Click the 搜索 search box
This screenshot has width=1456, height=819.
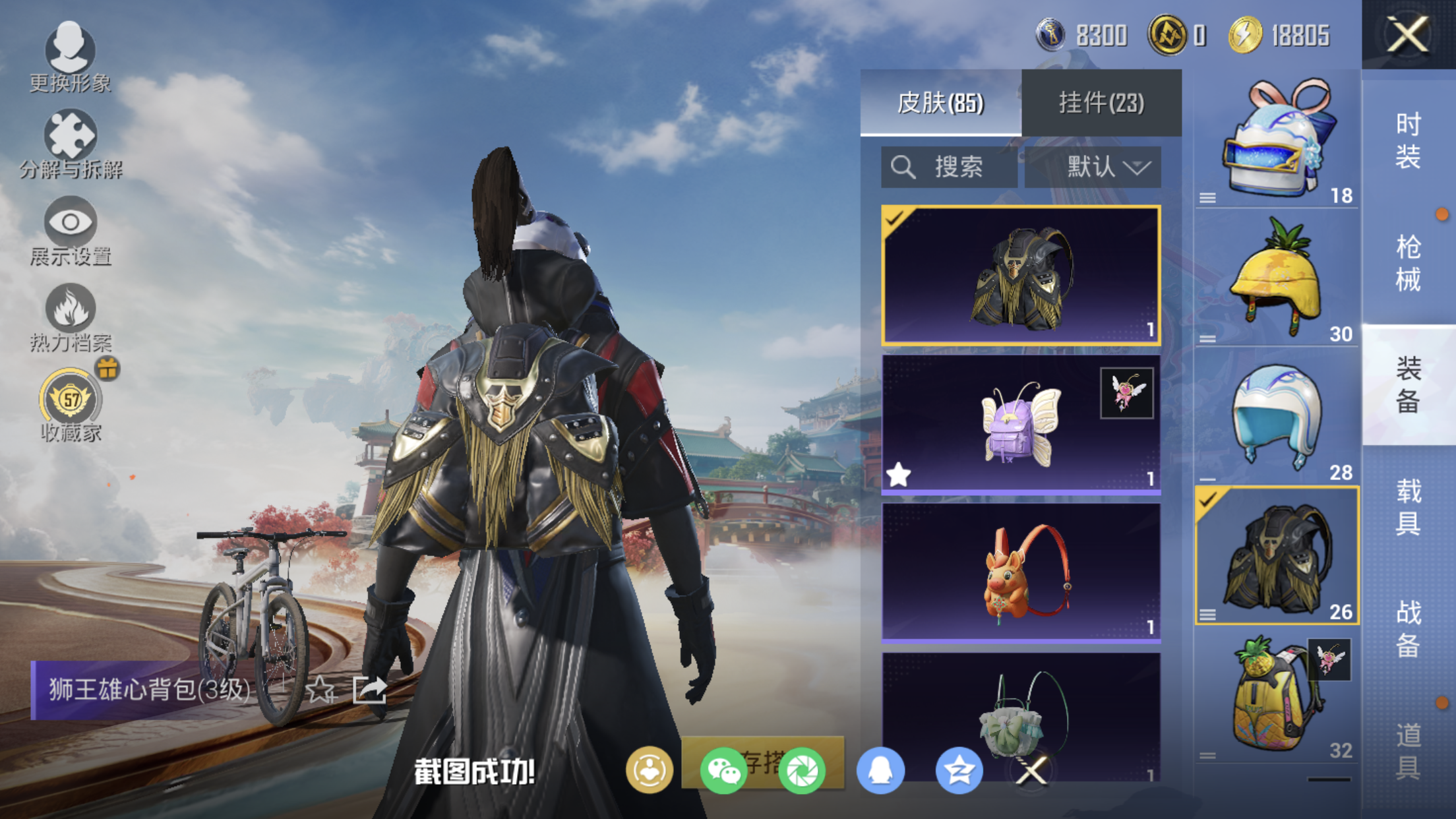tap(948, 167)
